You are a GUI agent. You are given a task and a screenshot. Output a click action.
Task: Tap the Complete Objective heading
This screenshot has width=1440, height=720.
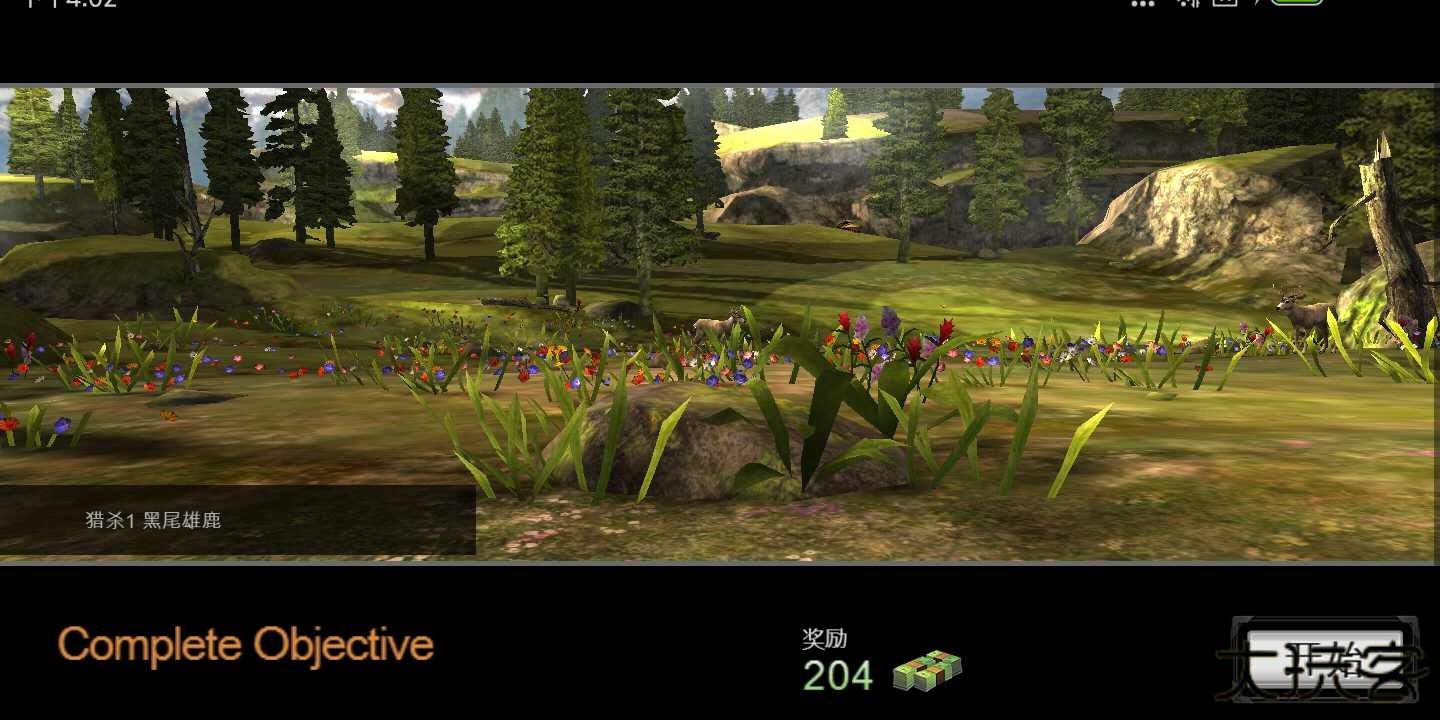[245, 646]
